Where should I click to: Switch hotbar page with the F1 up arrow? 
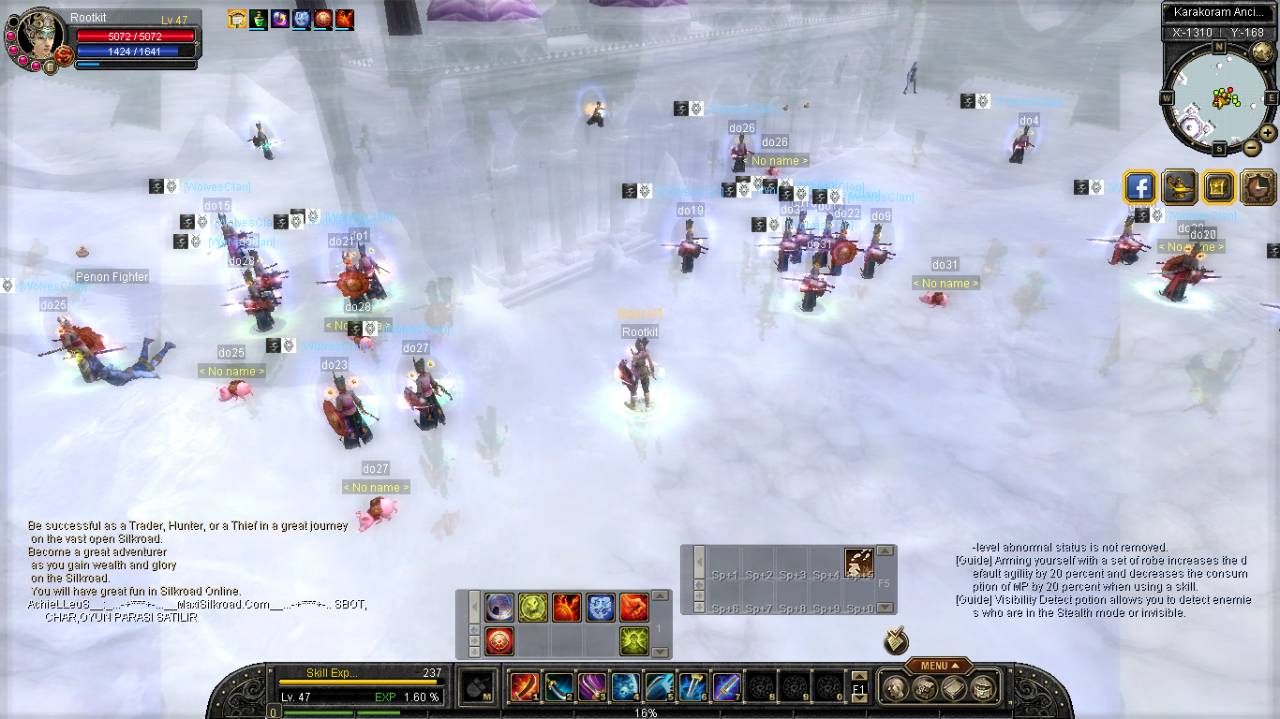(859, 677)
